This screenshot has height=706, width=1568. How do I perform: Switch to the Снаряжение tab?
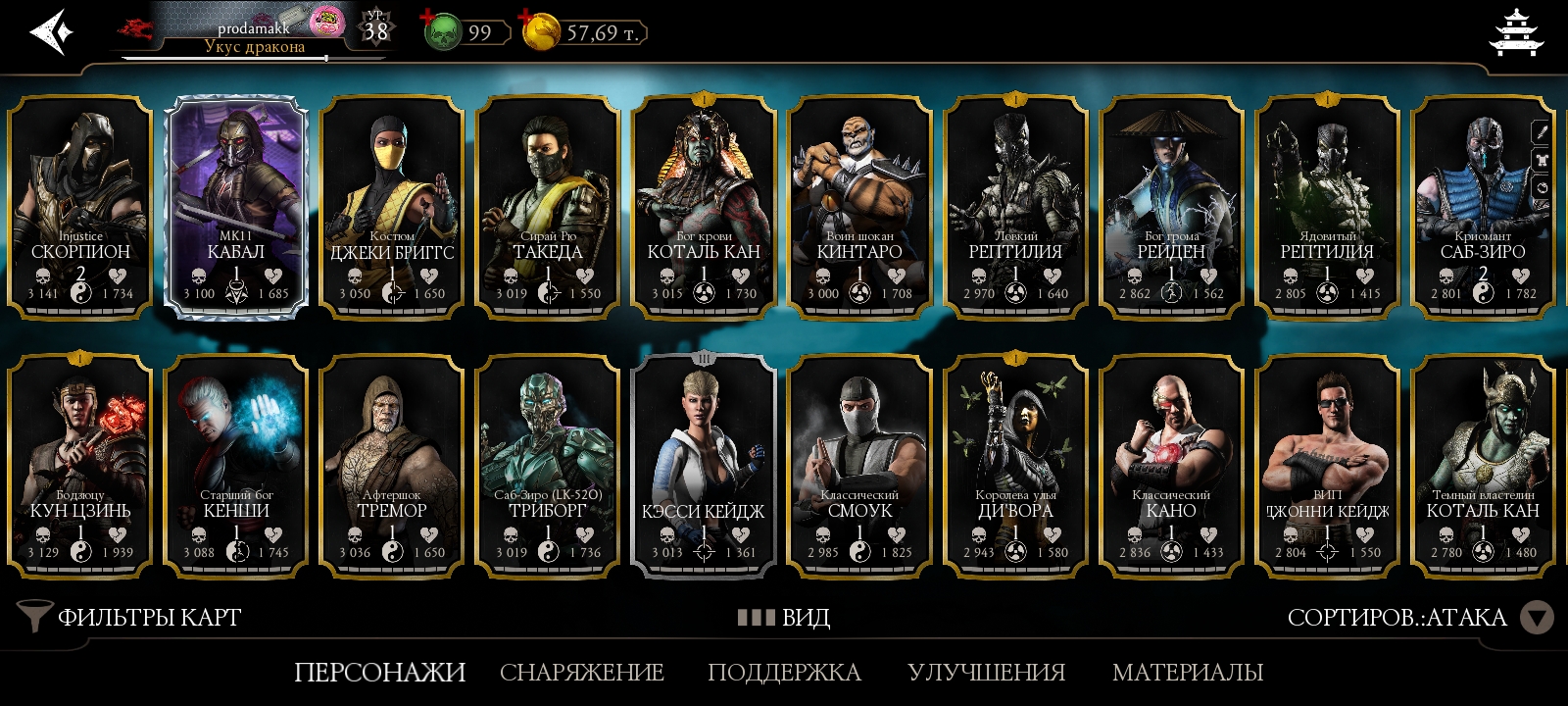582,672
